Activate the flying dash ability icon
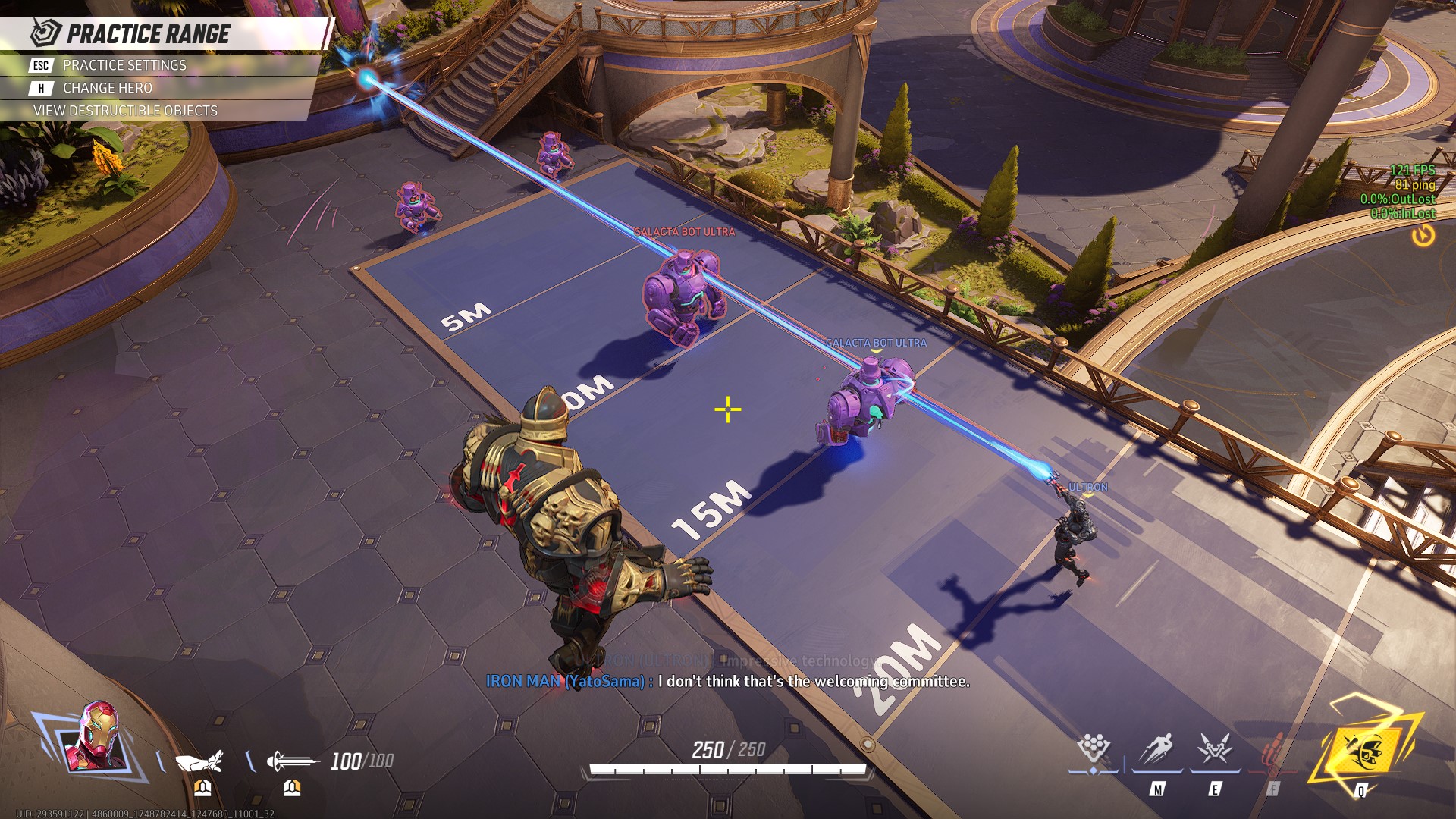This screenshot has width=1456, height=819. (x=1157, y=749)
